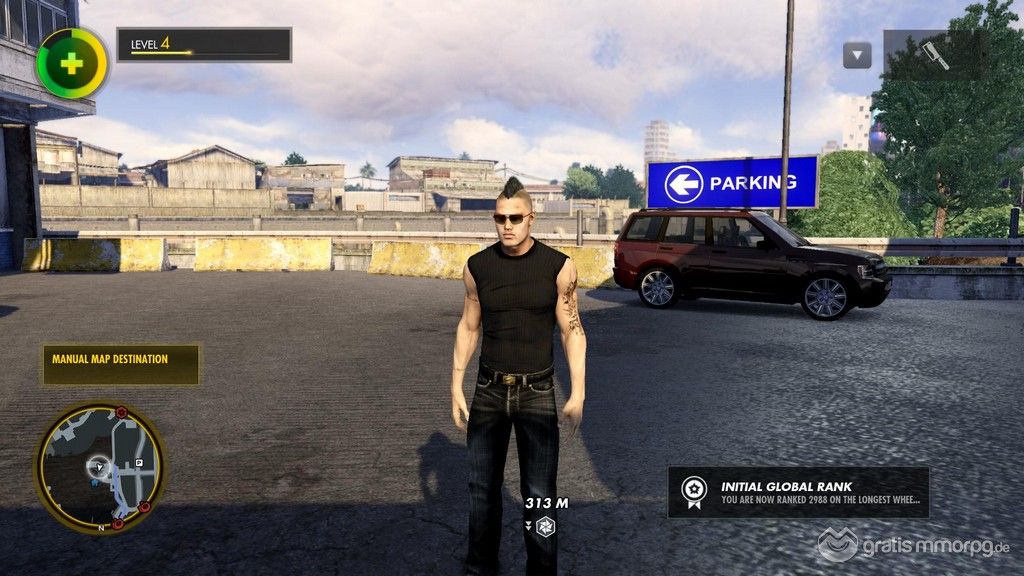
Task: Click the down arrow beside the weapon slot
Action: point(857,55)
